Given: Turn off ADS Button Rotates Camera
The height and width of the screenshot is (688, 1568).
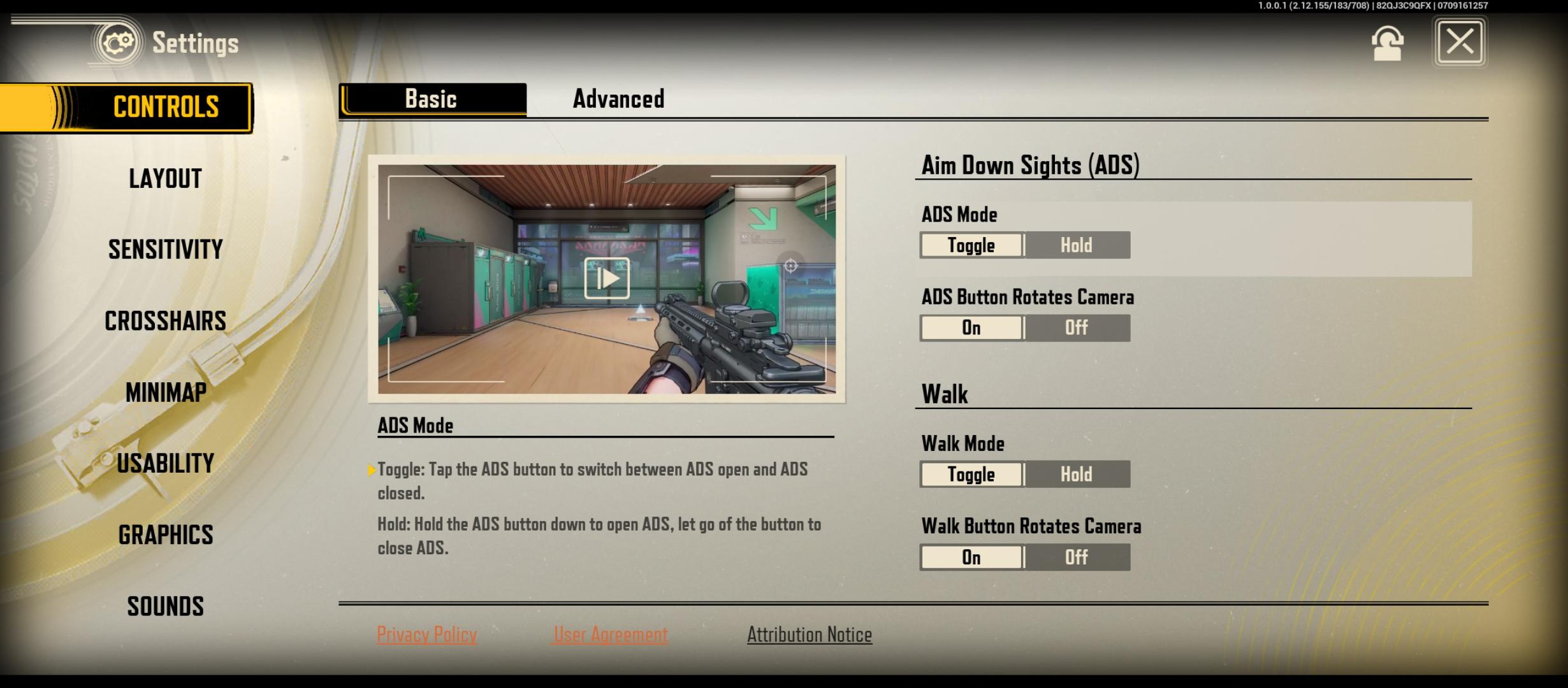Looking at the screenshot, I should (1075, 327).
